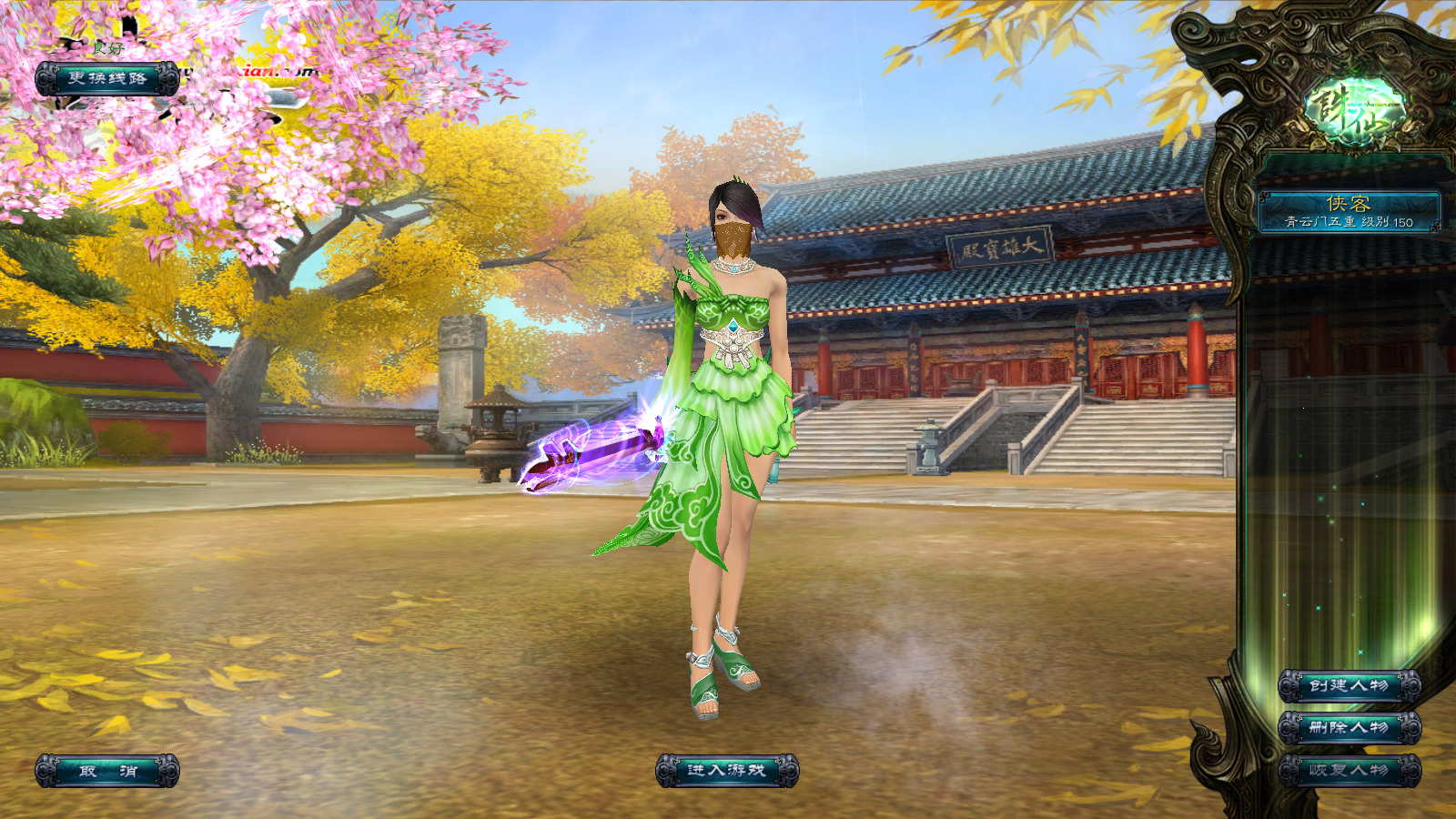Create a new character with 创建人物
The width and height of the screenshot is (1456, 819).
pos(1349,685)
